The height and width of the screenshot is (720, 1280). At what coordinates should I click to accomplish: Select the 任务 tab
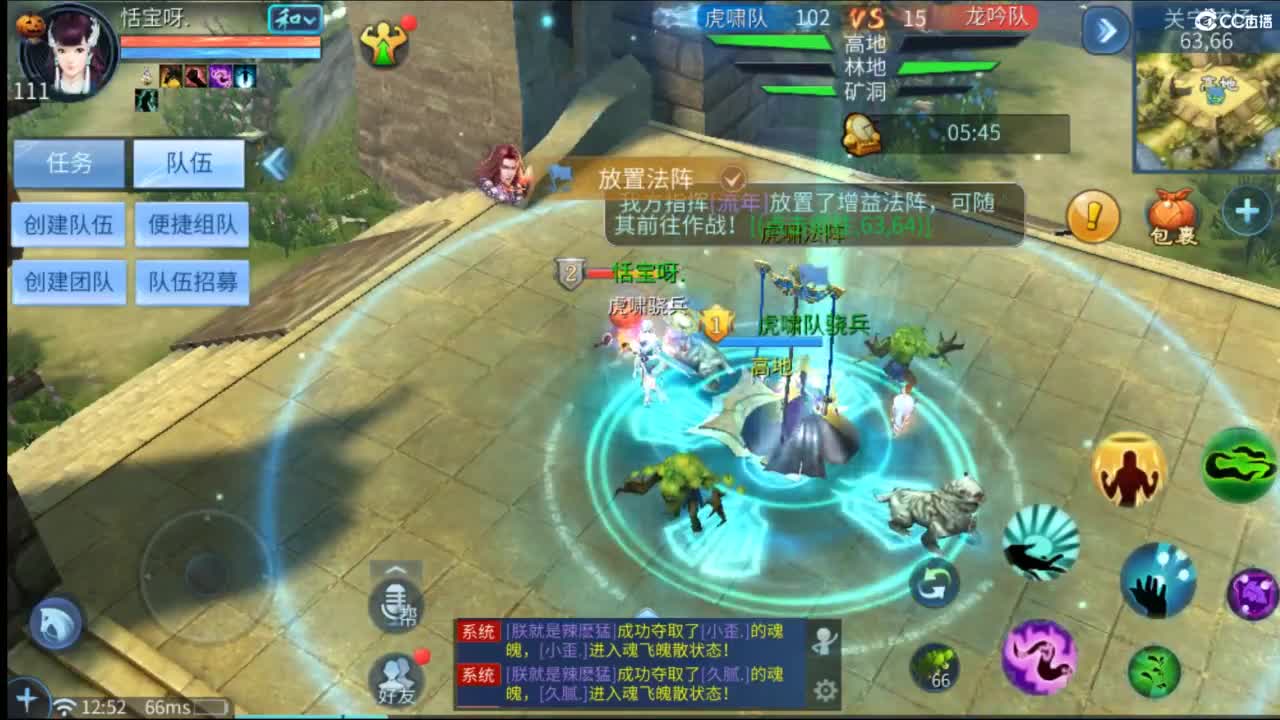tap(68, 164)
